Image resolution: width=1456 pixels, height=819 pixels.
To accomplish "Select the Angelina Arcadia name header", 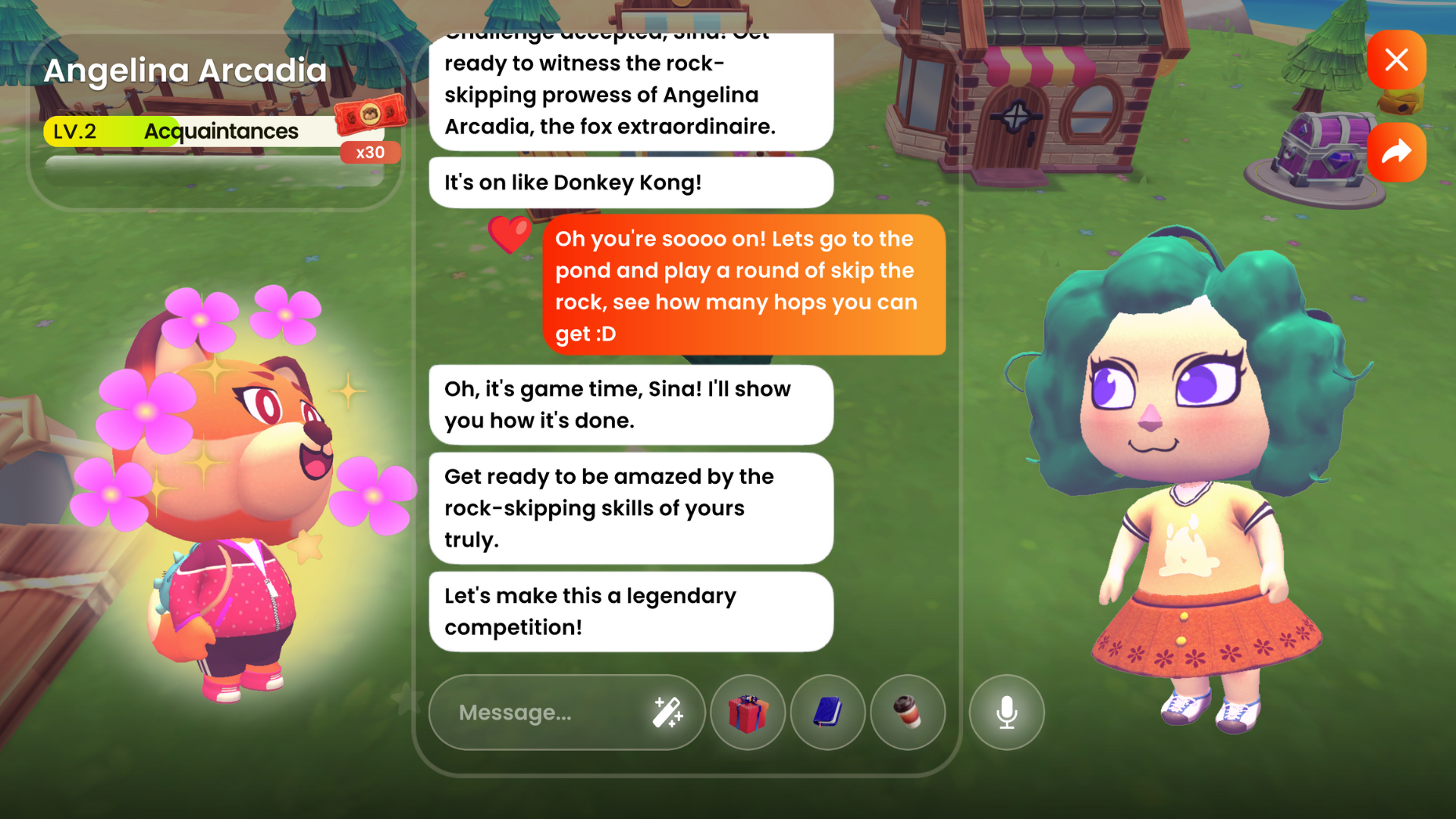I will (185, 70).
